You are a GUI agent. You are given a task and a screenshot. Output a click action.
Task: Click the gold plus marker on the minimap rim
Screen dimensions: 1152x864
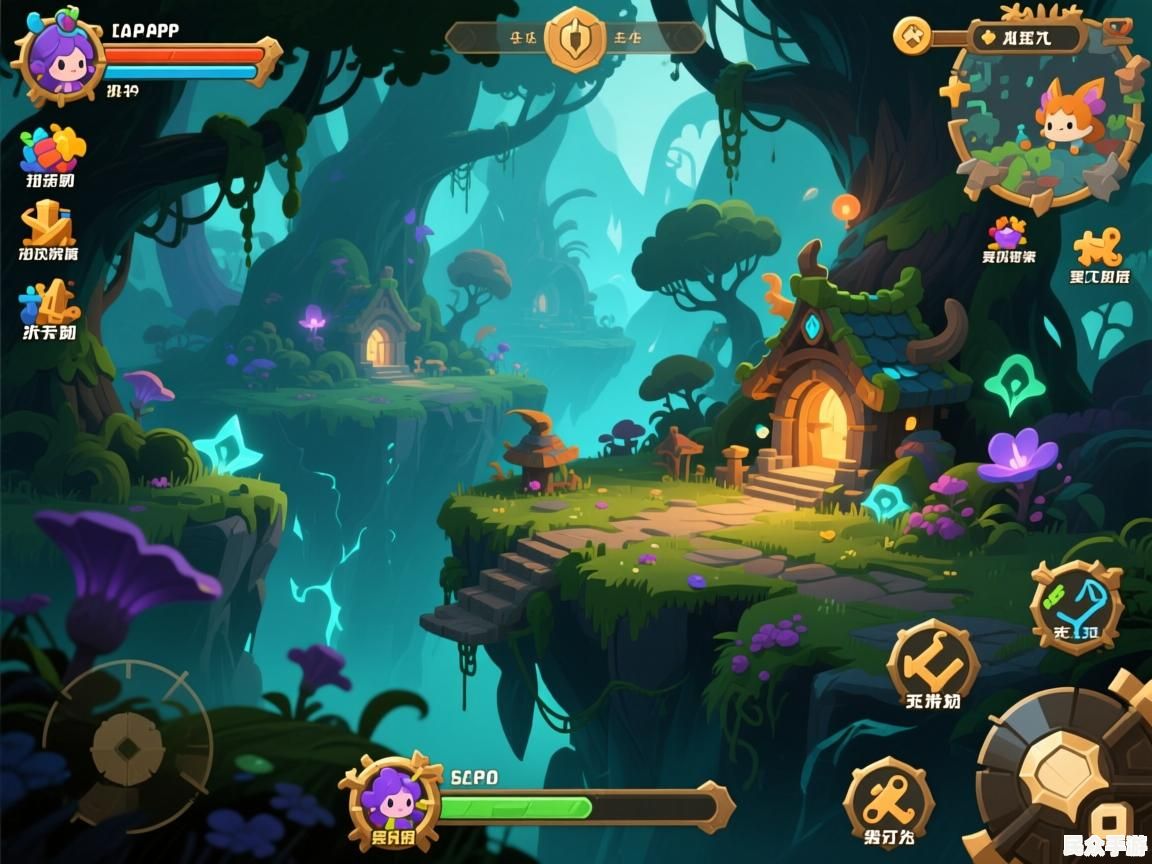(955, 90)
